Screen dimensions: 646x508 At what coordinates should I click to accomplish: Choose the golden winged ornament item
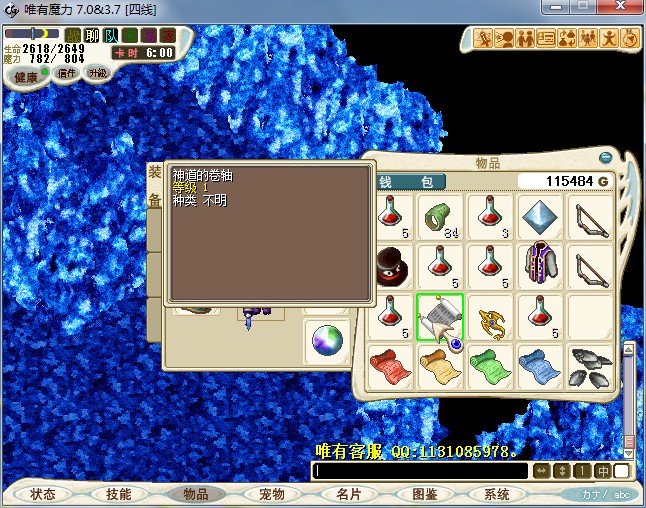pos(490,318)
